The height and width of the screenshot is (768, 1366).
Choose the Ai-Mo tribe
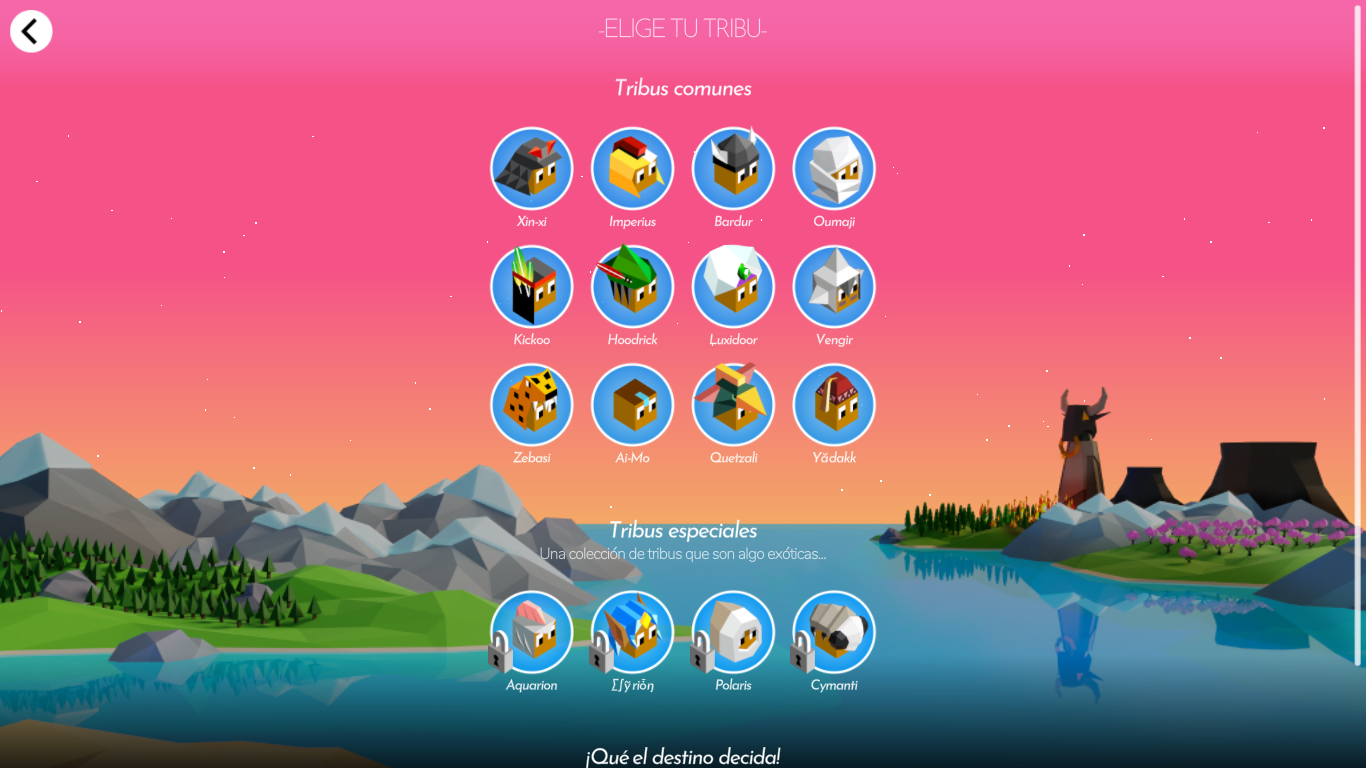coord(632,404)
